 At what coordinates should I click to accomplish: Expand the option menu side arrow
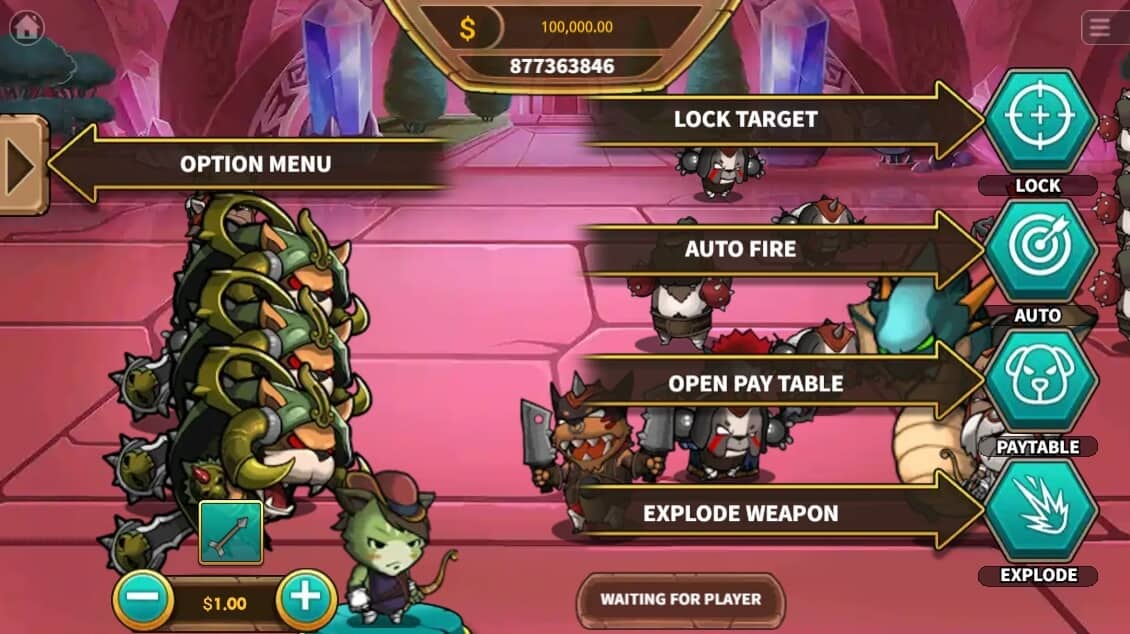click(x=21, y=165)
